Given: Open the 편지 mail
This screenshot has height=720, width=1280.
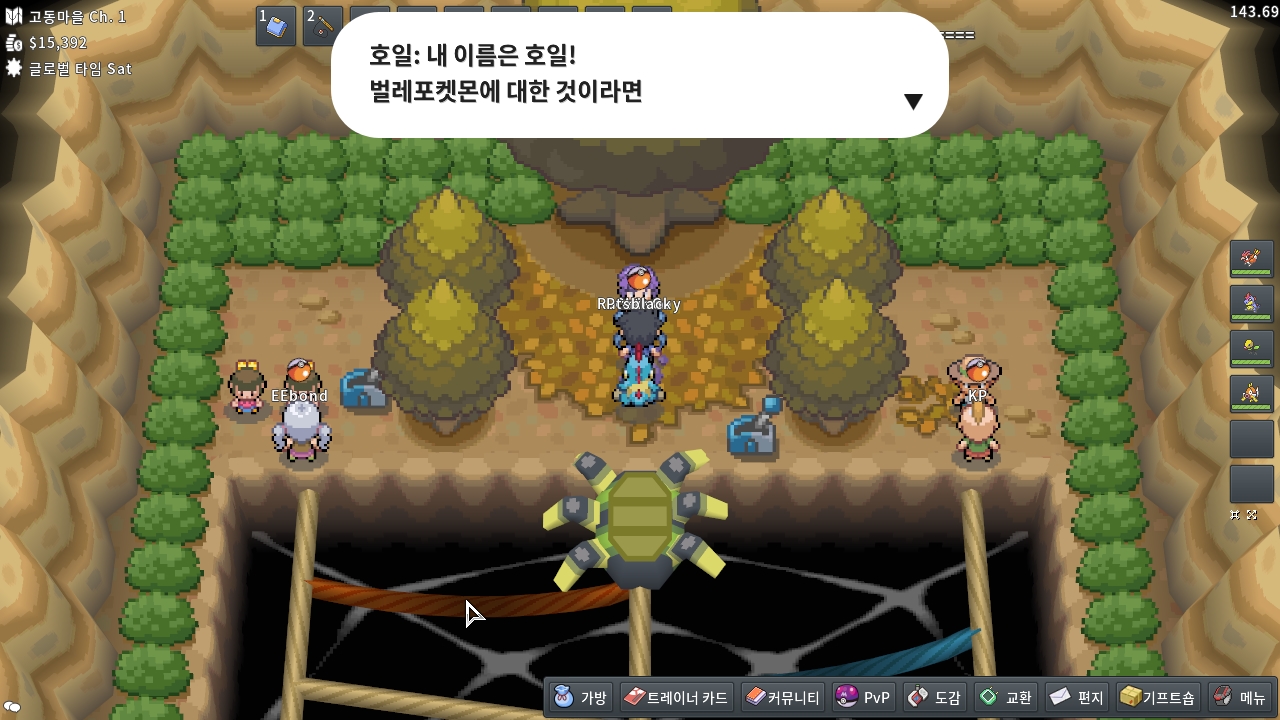Looking at the screenshot, I should (1075, 697).
